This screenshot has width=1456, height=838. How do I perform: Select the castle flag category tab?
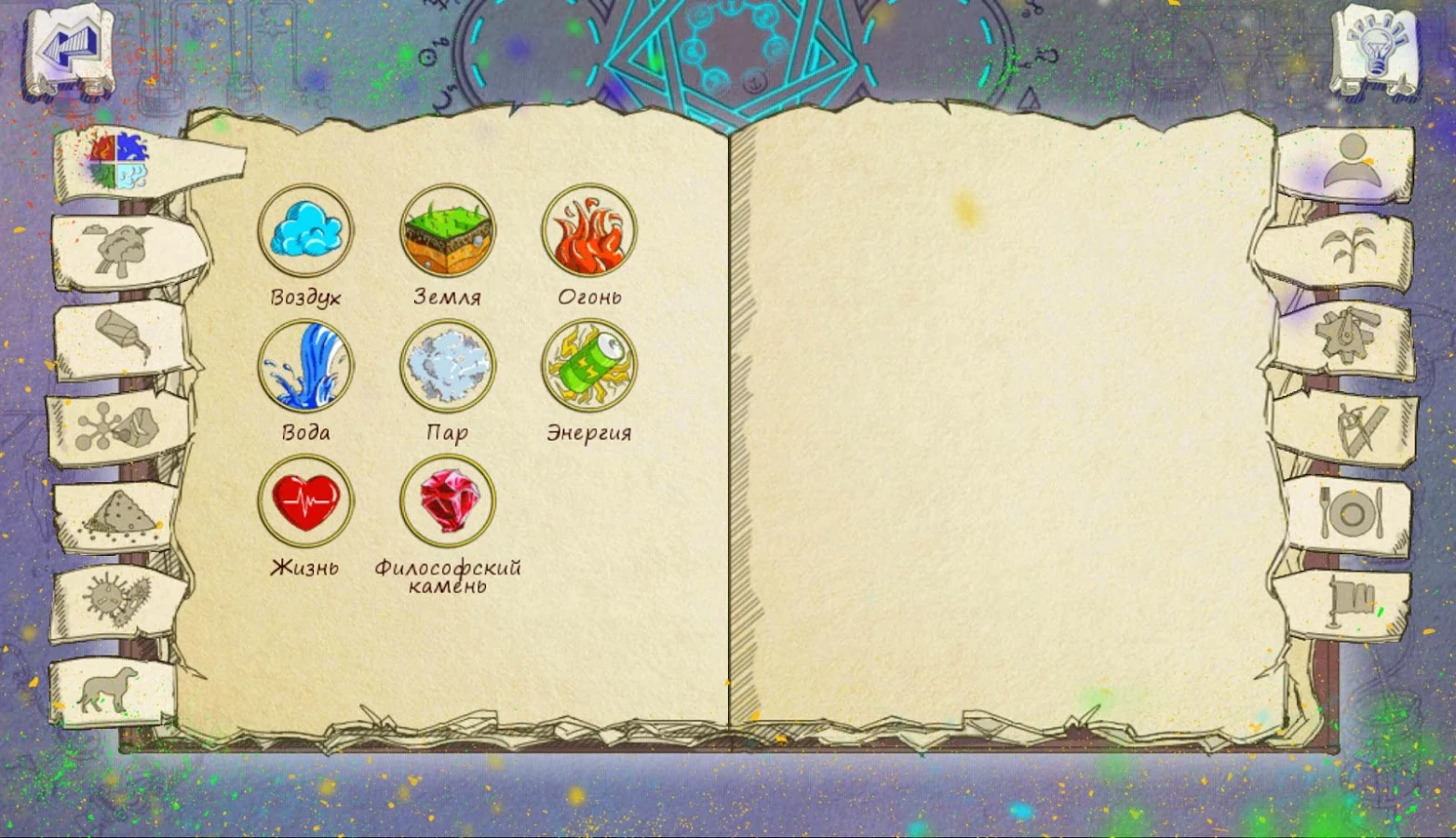[1349, 601]
